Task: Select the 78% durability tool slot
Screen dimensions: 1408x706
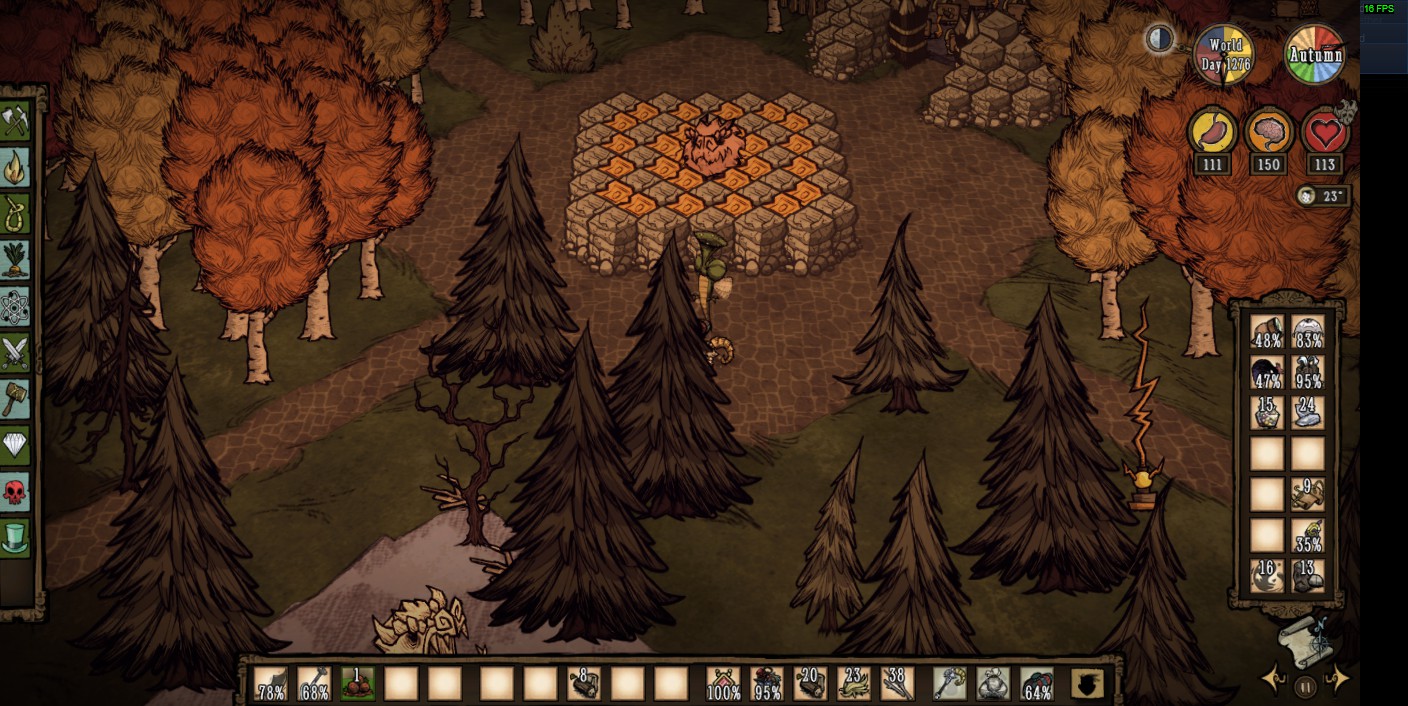Action: coord(271,684)
